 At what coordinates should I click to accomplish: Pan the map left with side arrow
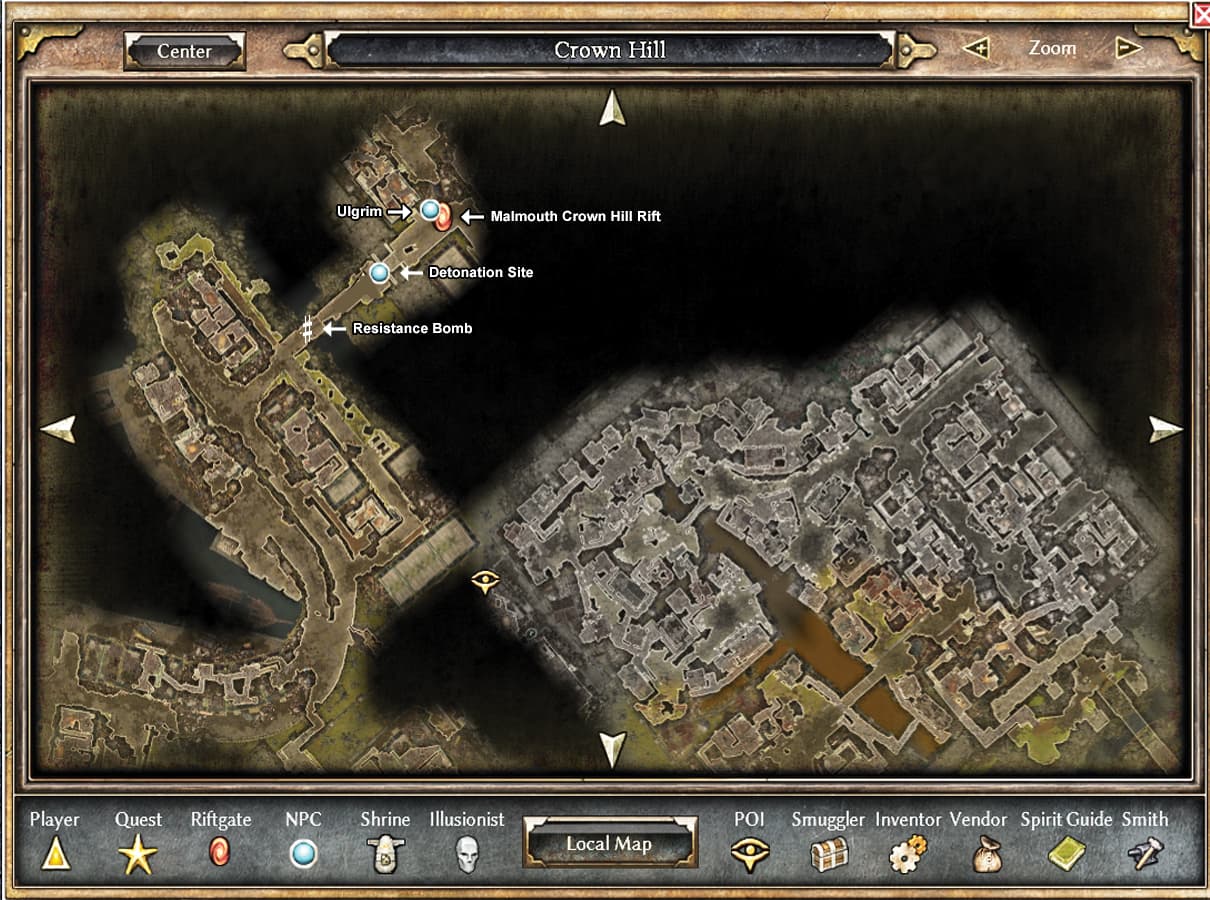tap(58, 429)
